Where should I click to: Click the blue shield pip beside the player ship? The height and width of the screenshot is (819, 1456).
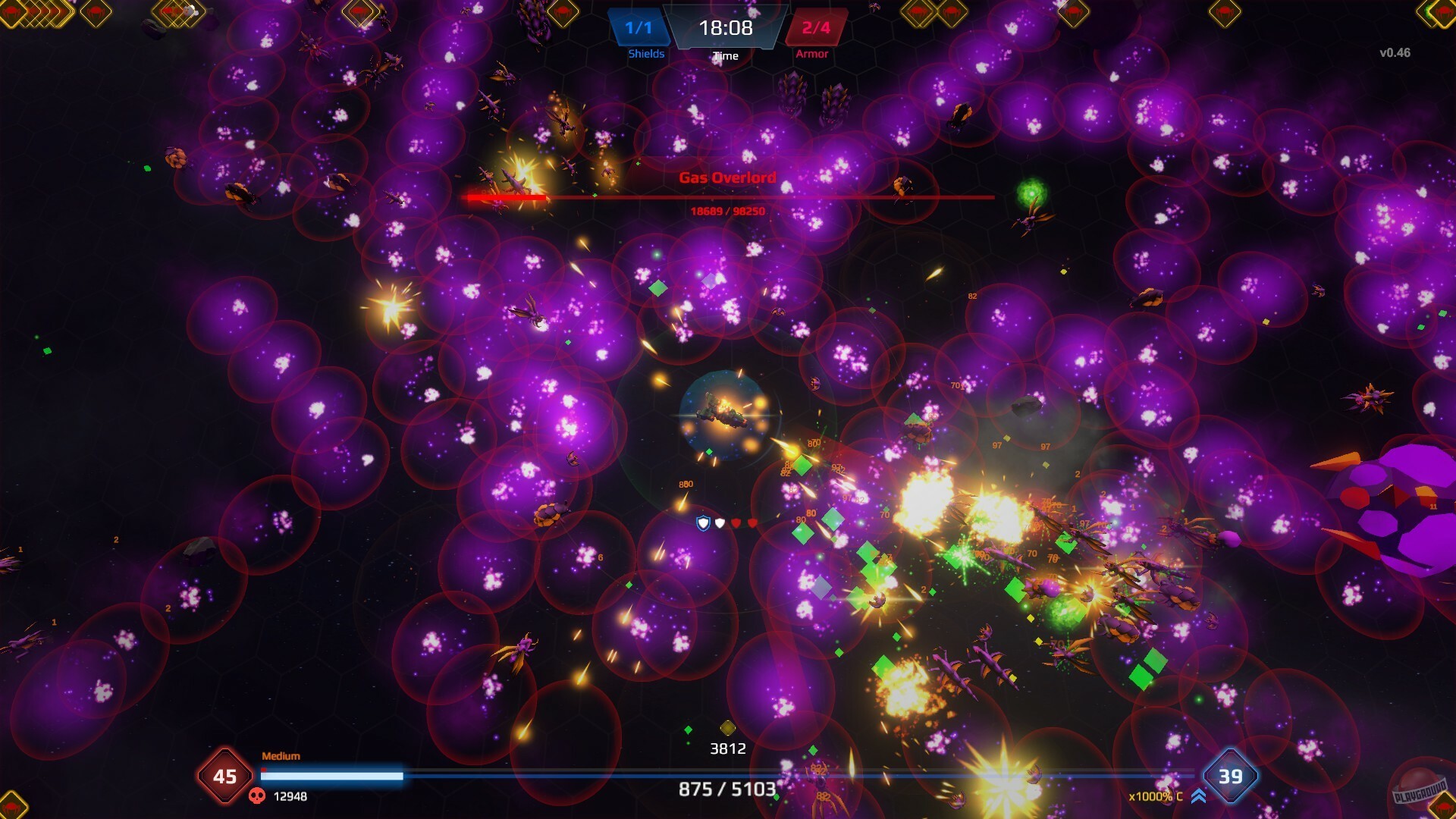pos(703,522)
